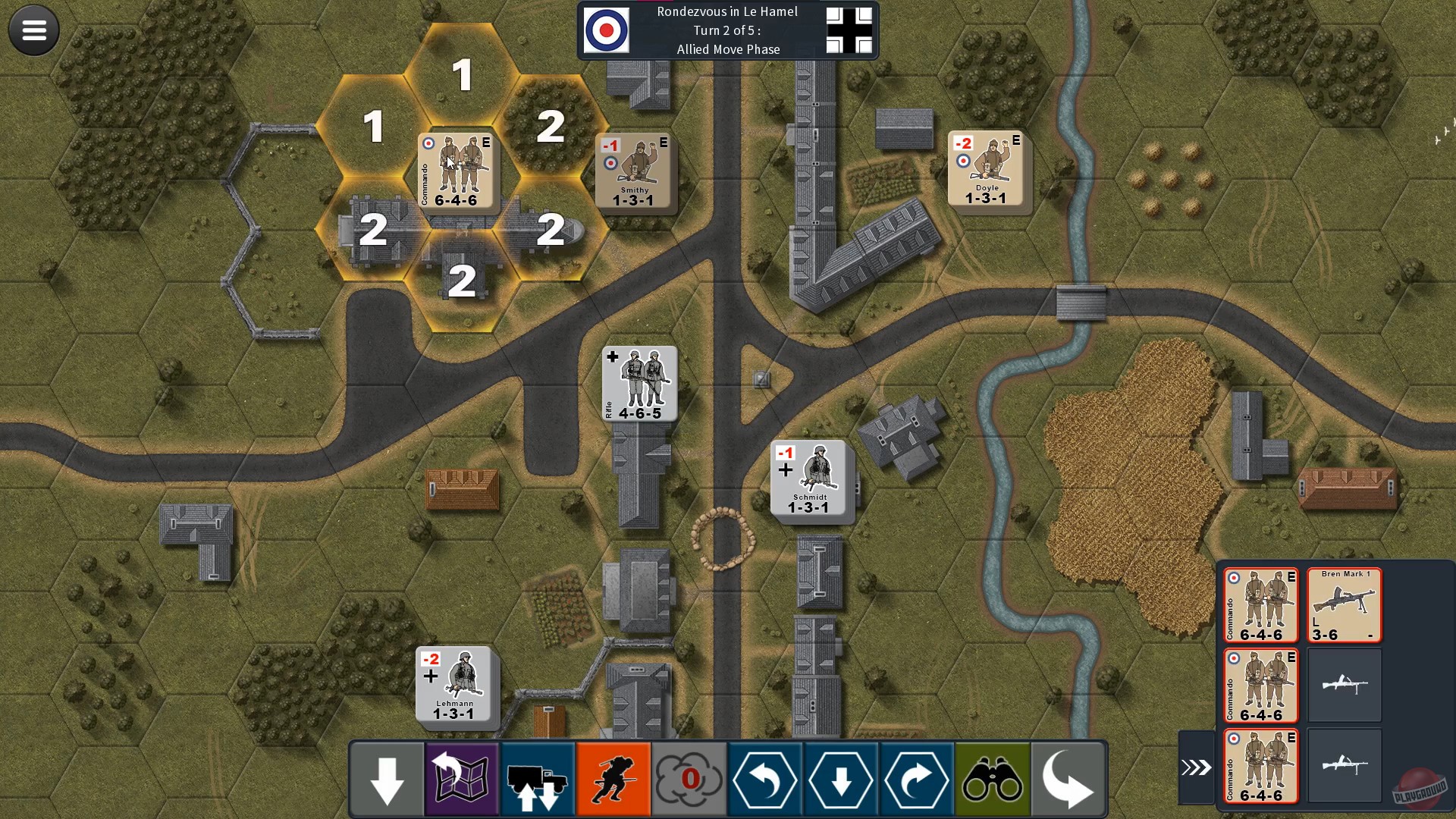
Task: Rotate the unit facing left hex icon
Action: 764,778
